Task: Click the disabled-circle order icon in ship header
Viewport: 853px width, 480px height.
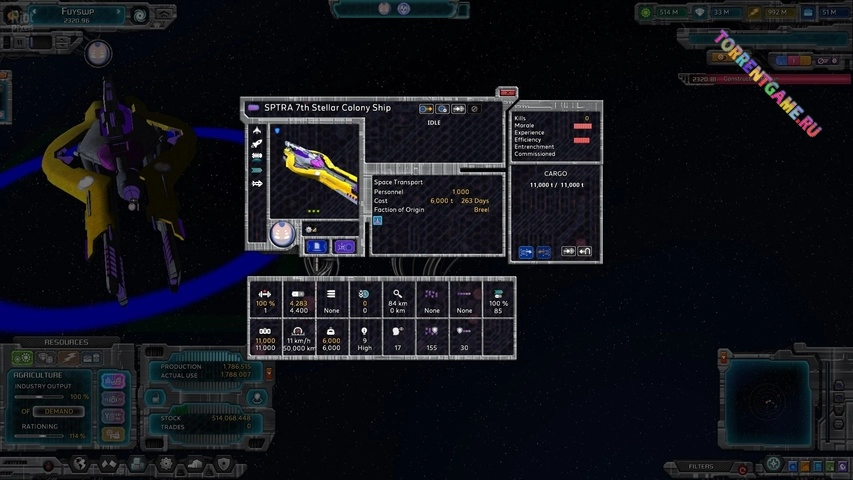Action: (x=475, y=109)
